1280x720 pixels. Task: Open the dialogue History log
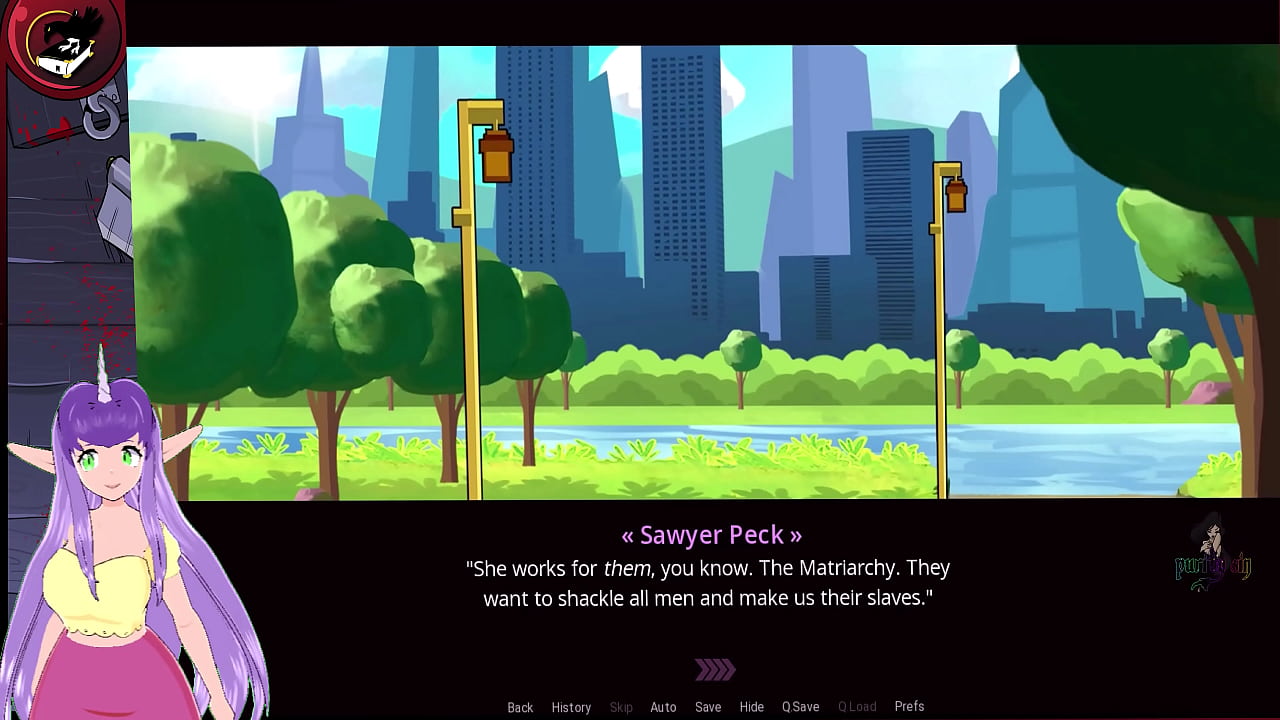pos(571,707)
